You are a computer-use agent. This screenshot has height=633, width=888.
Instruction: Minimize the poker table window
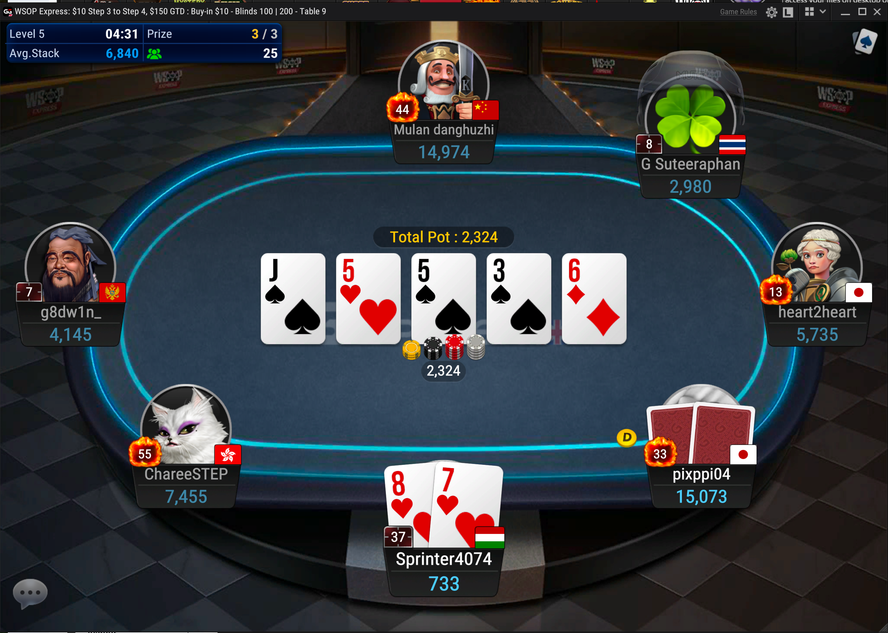[x=845, y=12]
